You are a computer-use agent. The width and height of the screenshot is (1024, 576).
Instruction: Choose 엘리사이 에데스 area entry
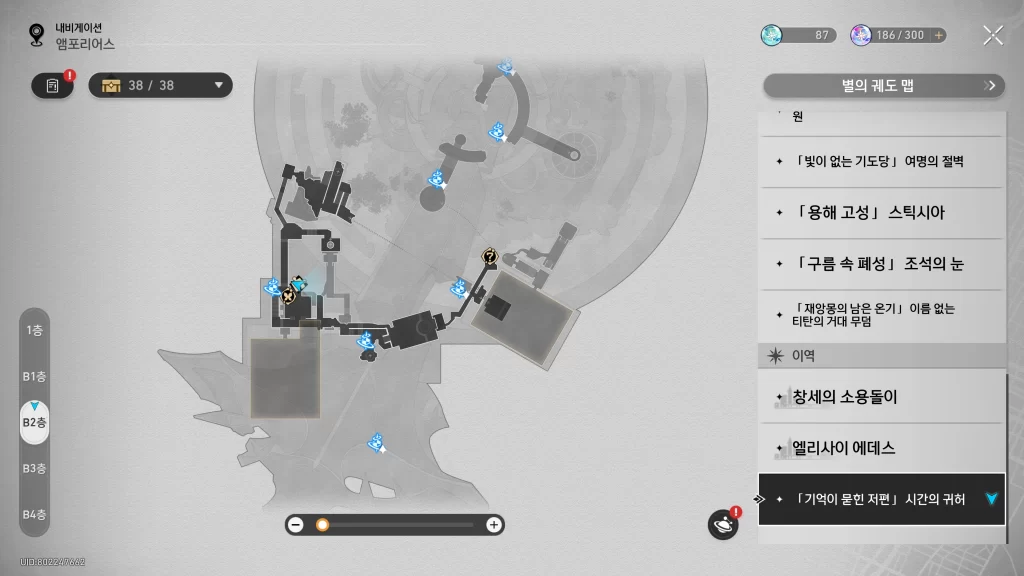tap(880, 448)
